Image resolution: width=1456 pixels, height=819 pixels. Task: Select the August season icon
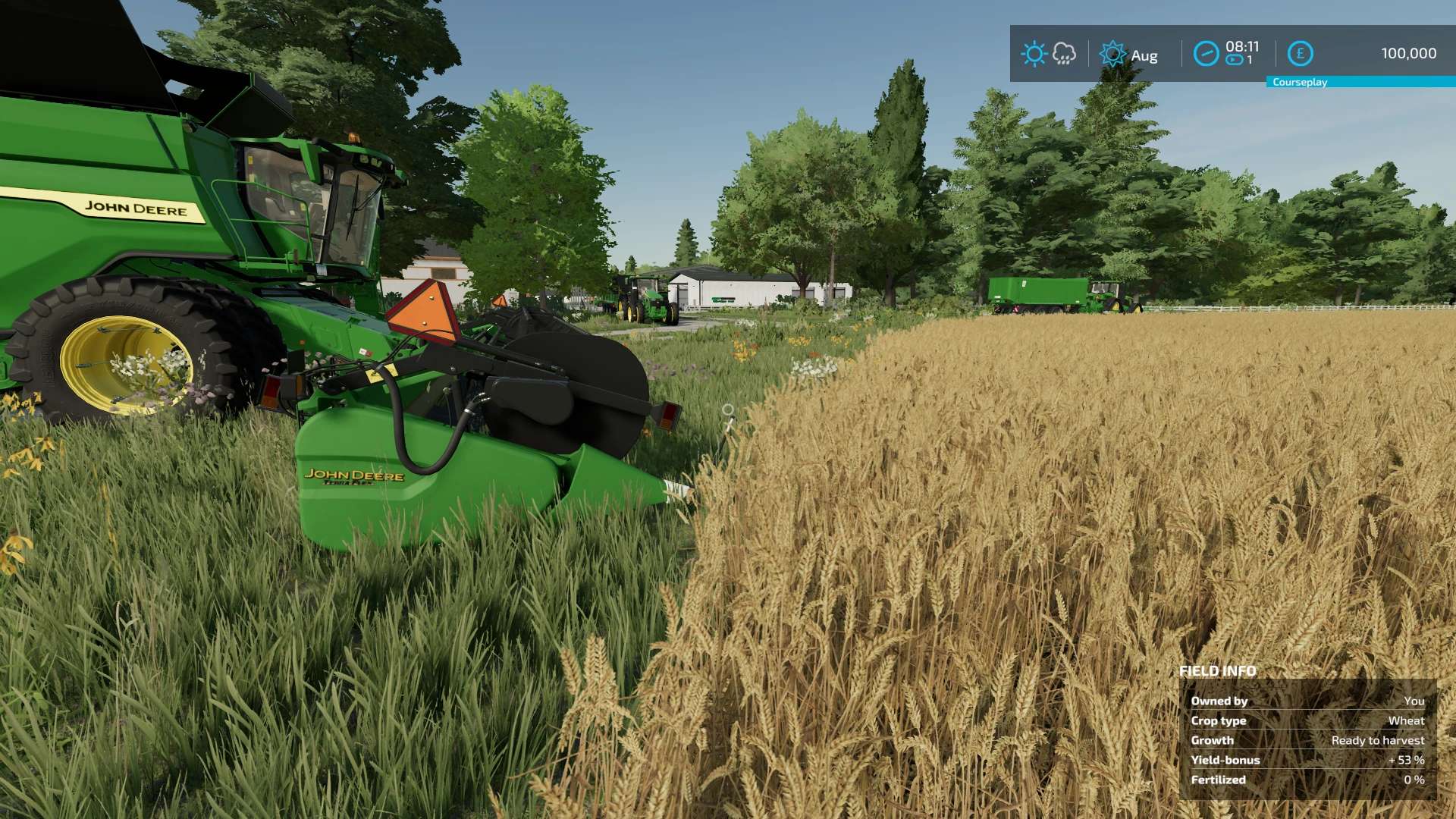(1112, 54)
